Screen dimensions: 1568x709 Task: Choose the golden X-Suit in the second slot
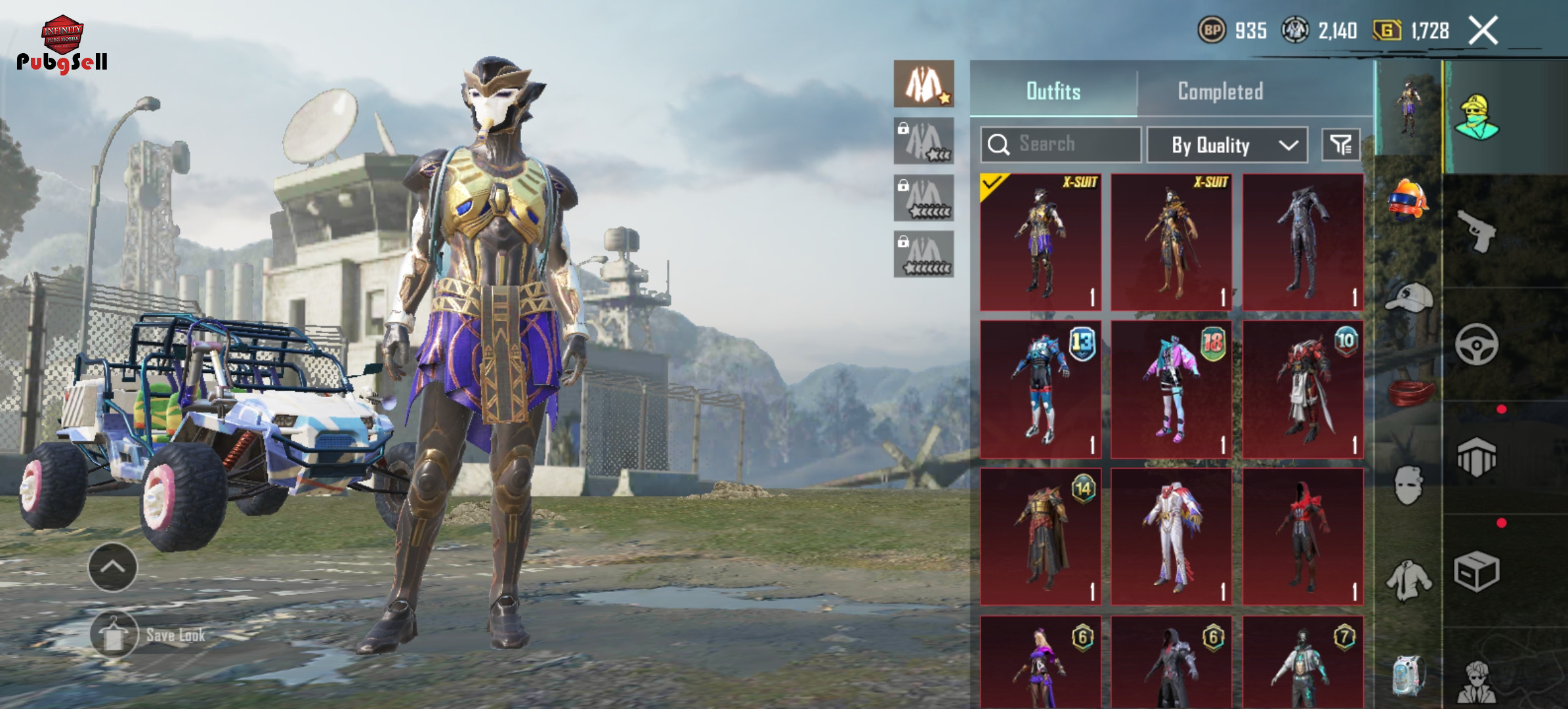[x=1171, y=242]
